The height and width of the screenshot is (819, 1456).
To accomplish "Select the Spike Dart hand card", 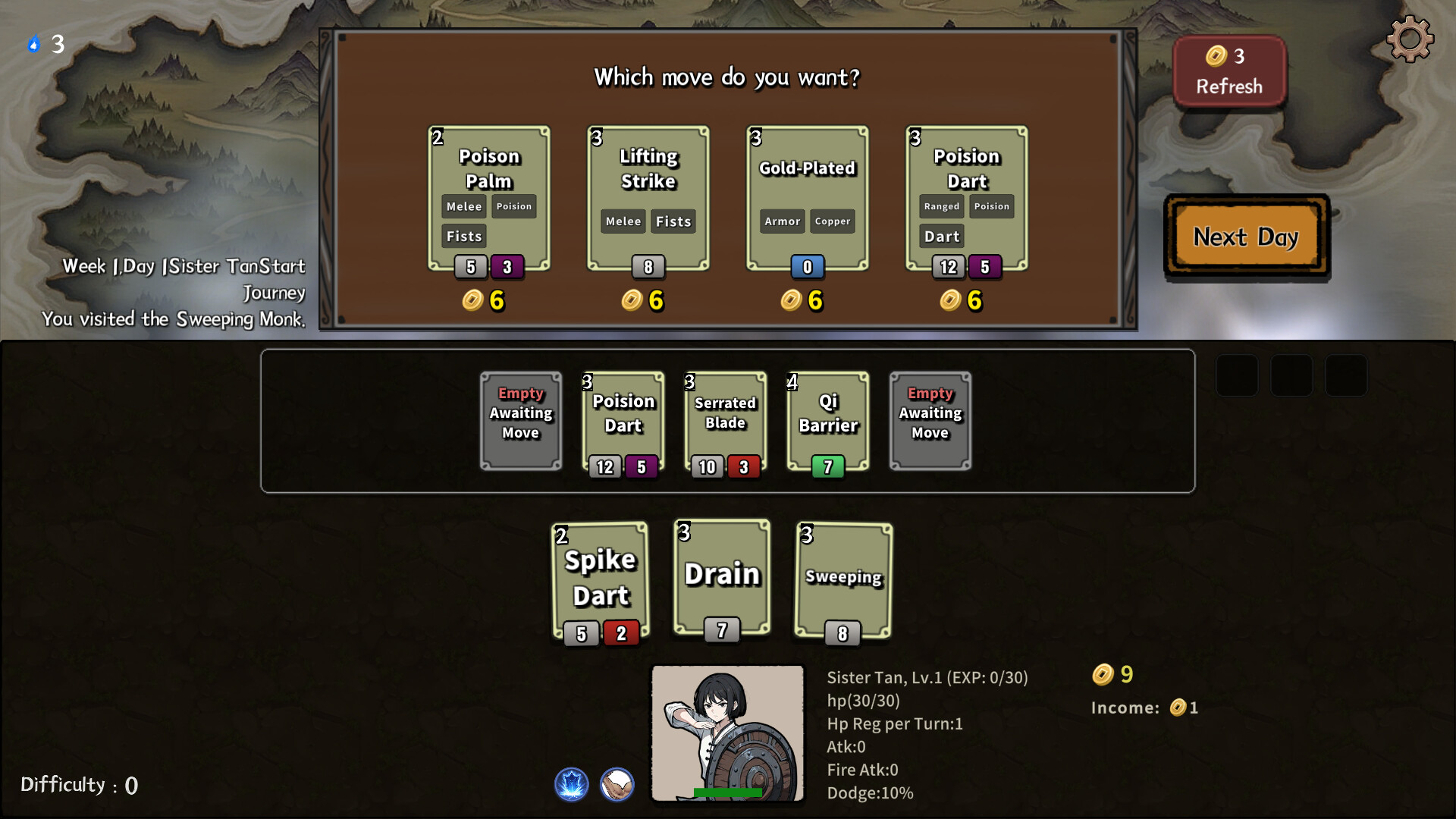I will point(601,580).
